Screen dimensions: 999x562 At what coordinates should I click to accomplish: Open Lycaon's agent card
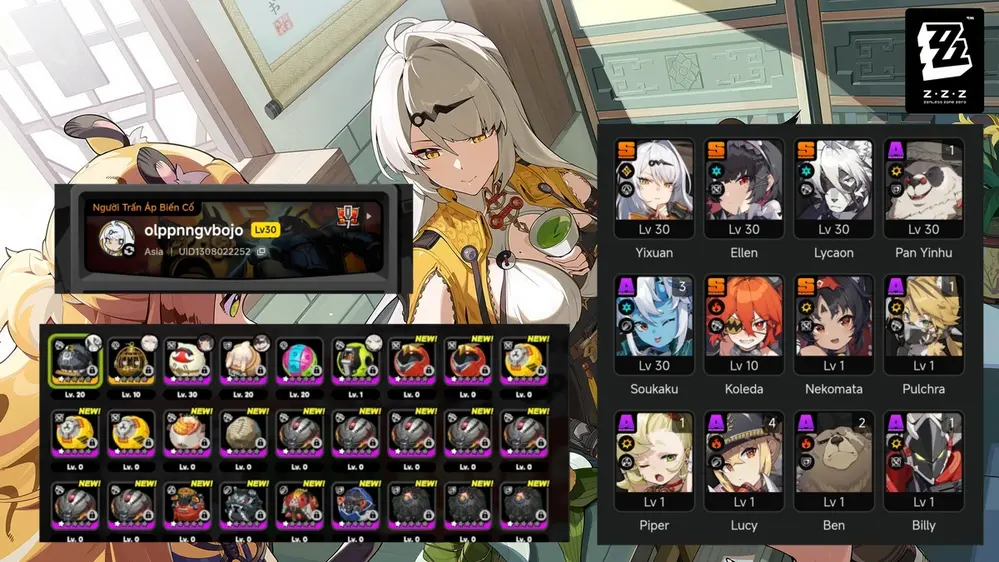point(834,190)
